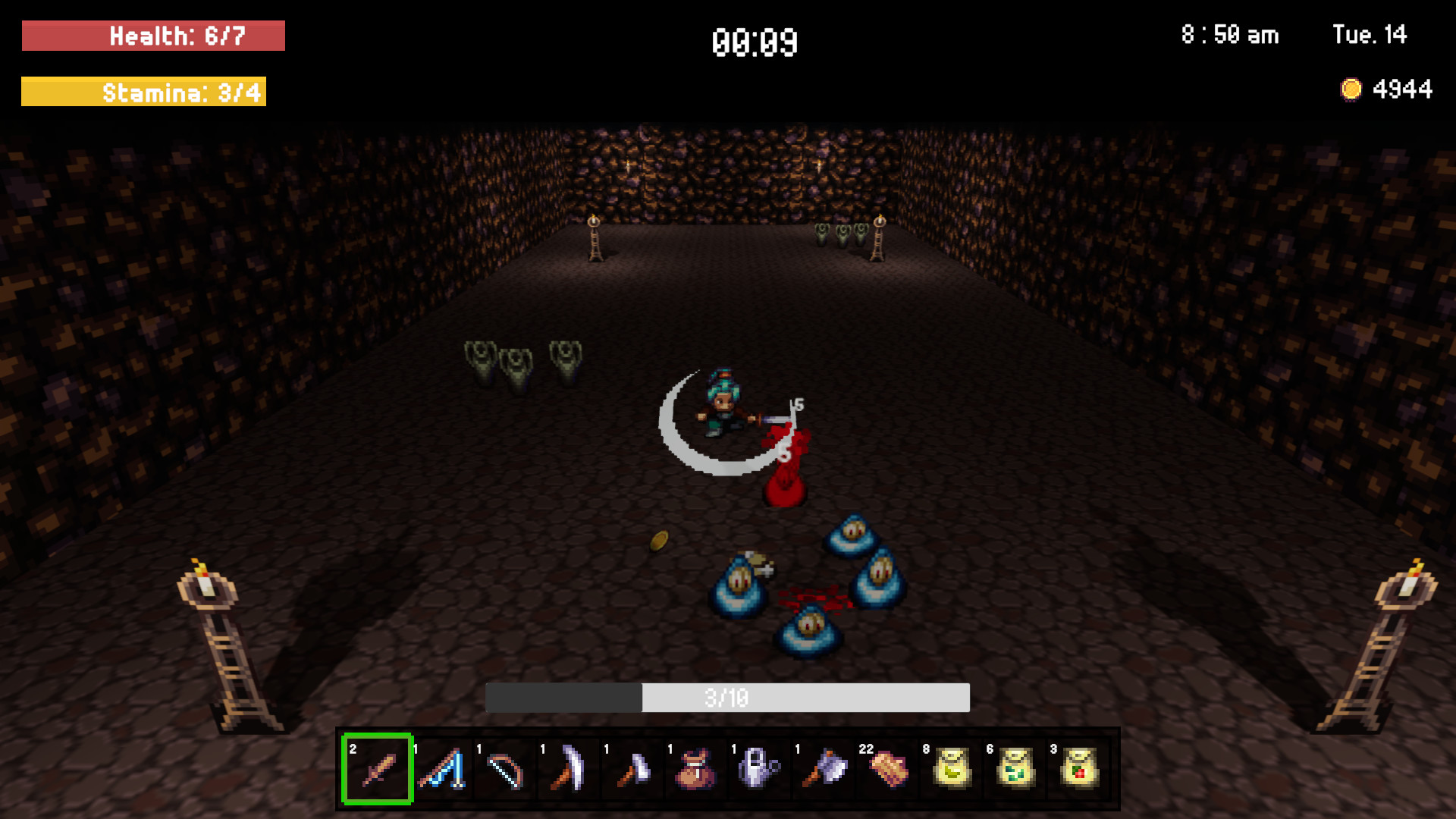1456x819 pixels.
Task: Select the yellow potion pouch with 8 count
Action: [x=951, y=768]
